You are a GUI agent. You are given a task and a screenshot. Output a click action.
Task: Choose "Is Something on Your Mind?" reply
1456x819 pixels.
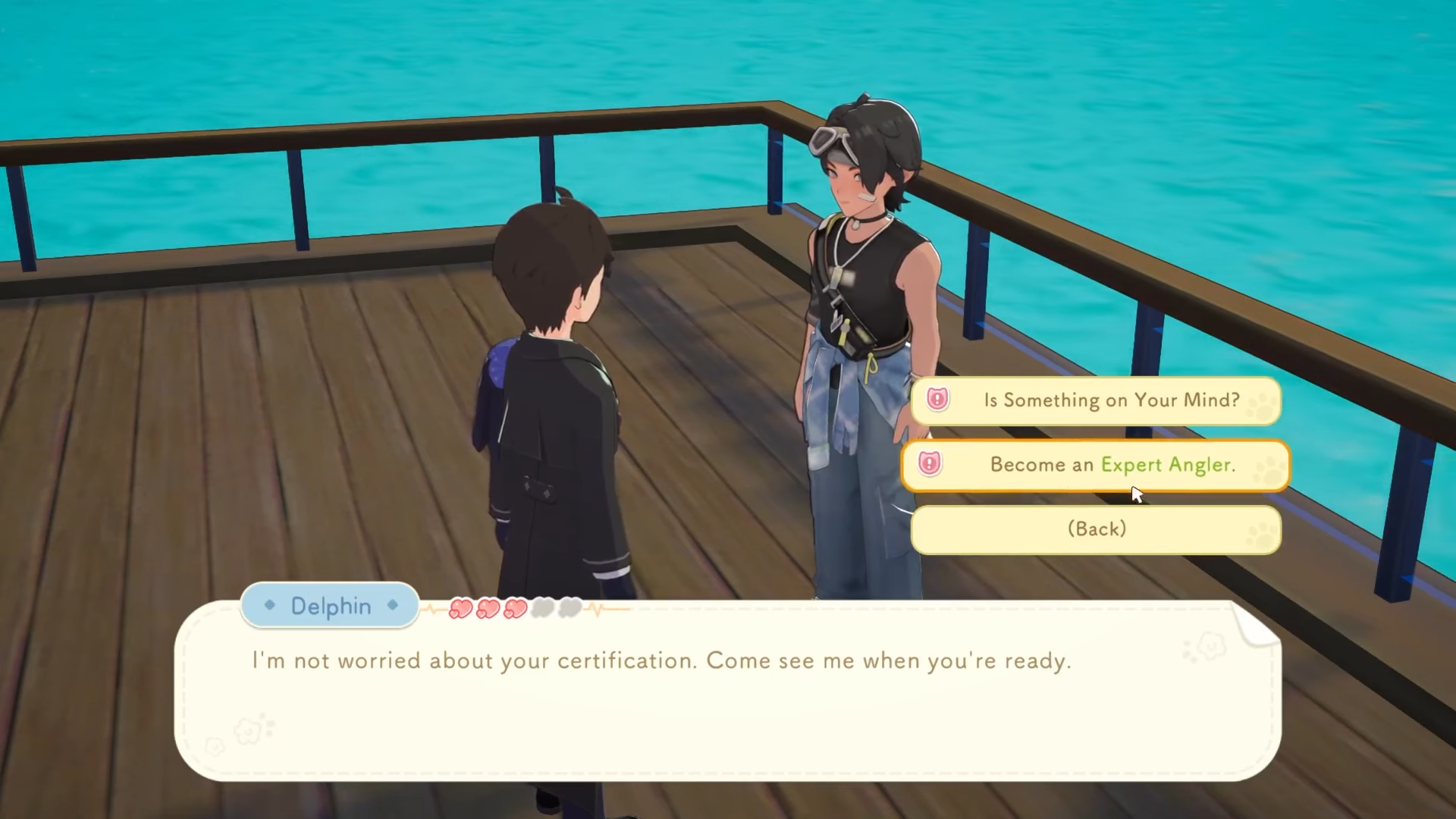pos(1096,400)
